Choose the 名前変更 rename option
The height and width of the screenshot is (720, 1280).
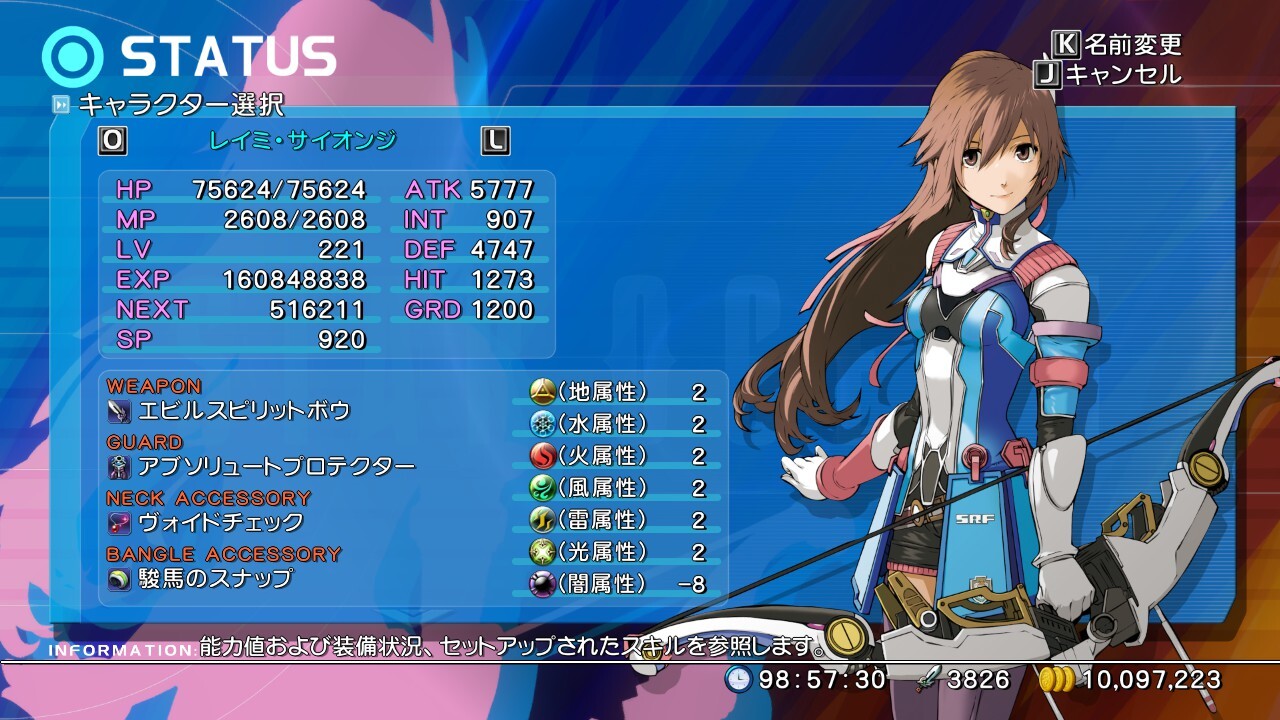click(x=1132, y=44)
